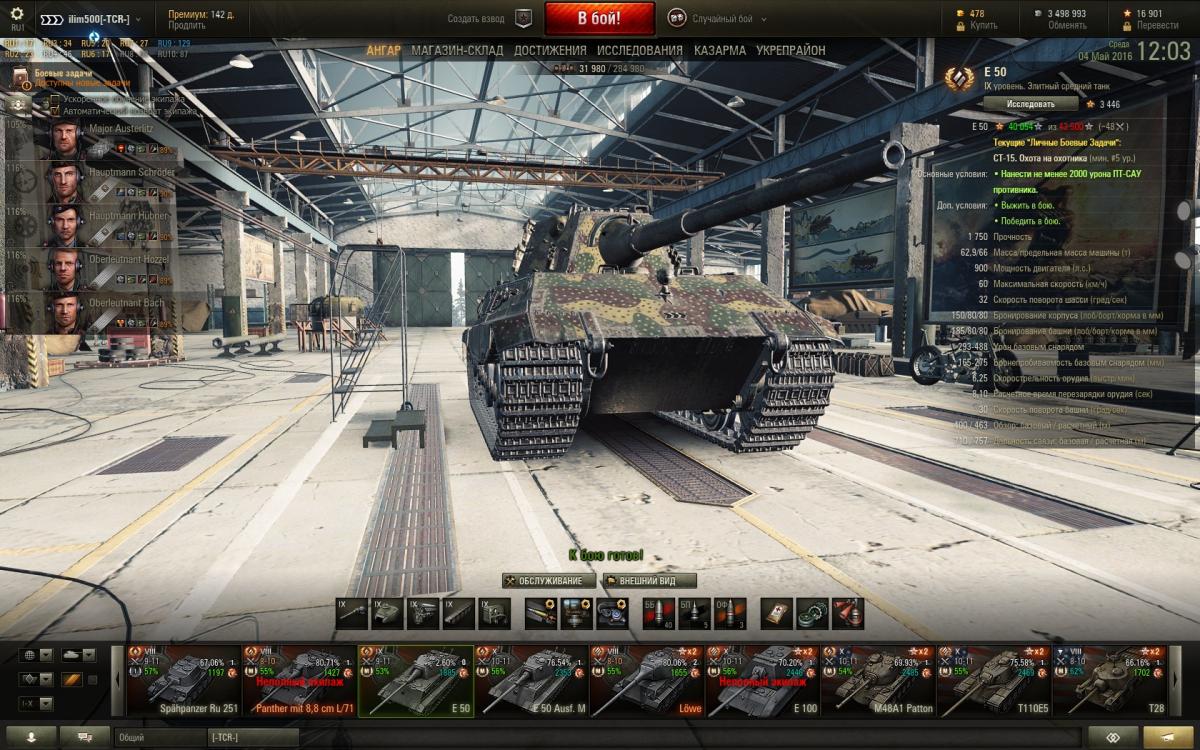Open the Достижения tab
The image size is (1200, 750).
550,50
